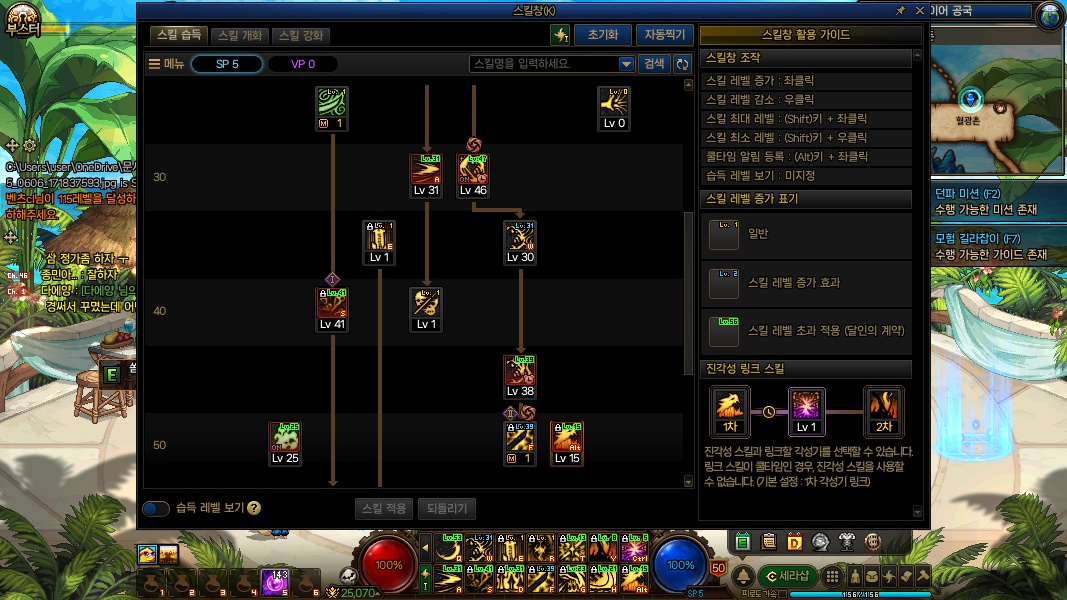Click the 자동찍기 auto-assign button
This screenshot has width=1067, height=600.
pyautogui.click(x=664, y=35)
